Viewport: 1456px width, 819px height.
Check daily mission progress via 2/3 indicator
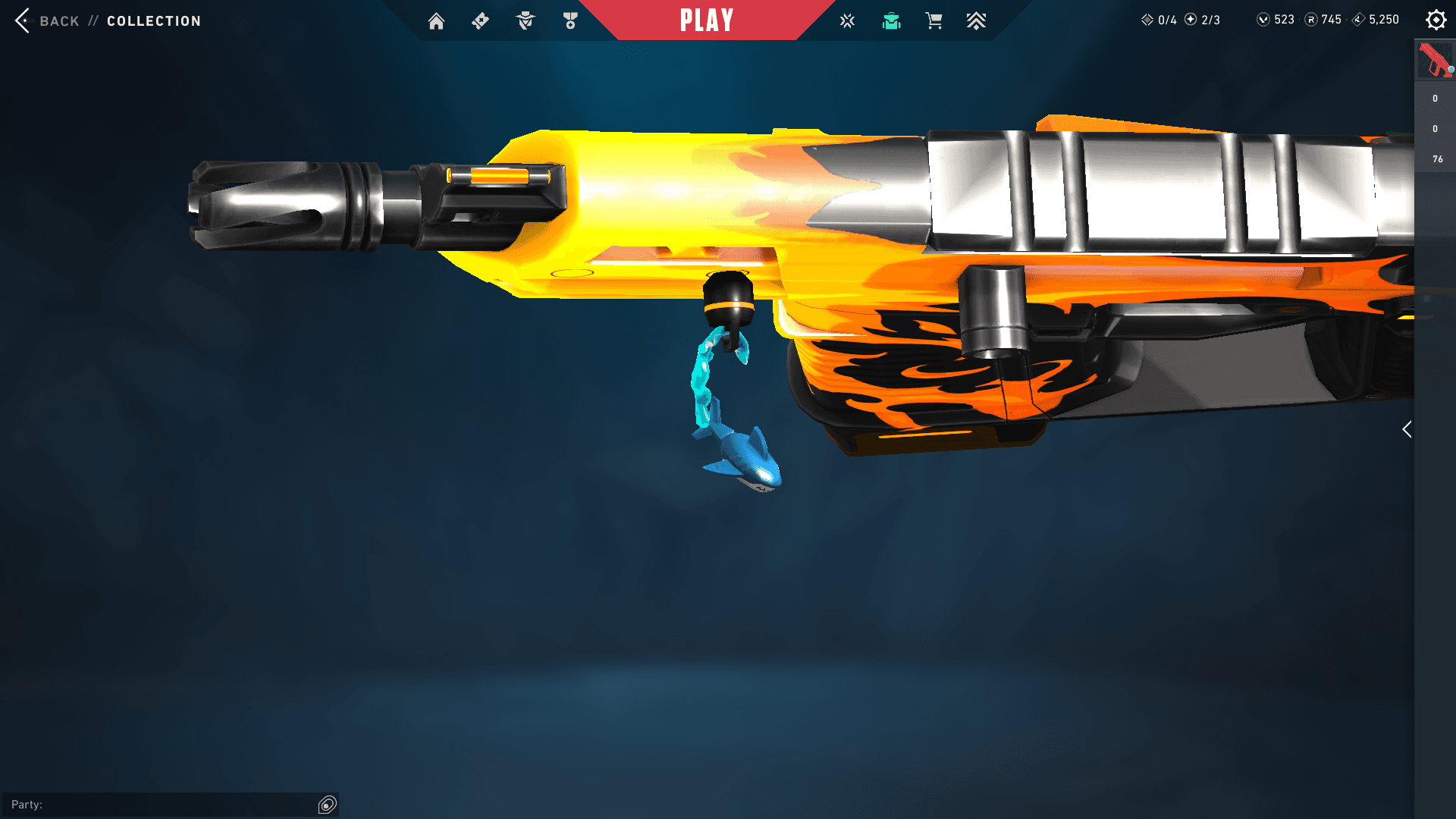click(1200, 20)
